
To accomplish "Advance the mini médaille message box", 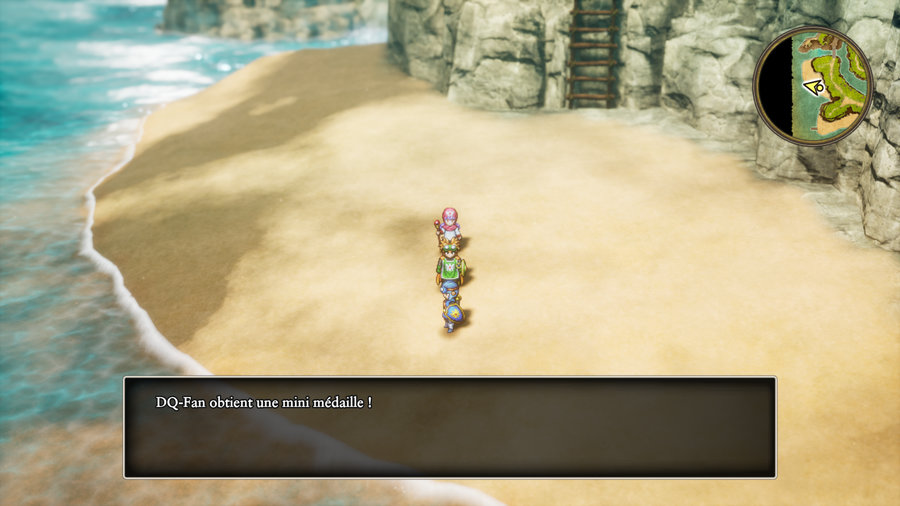I will coord(449,427).
